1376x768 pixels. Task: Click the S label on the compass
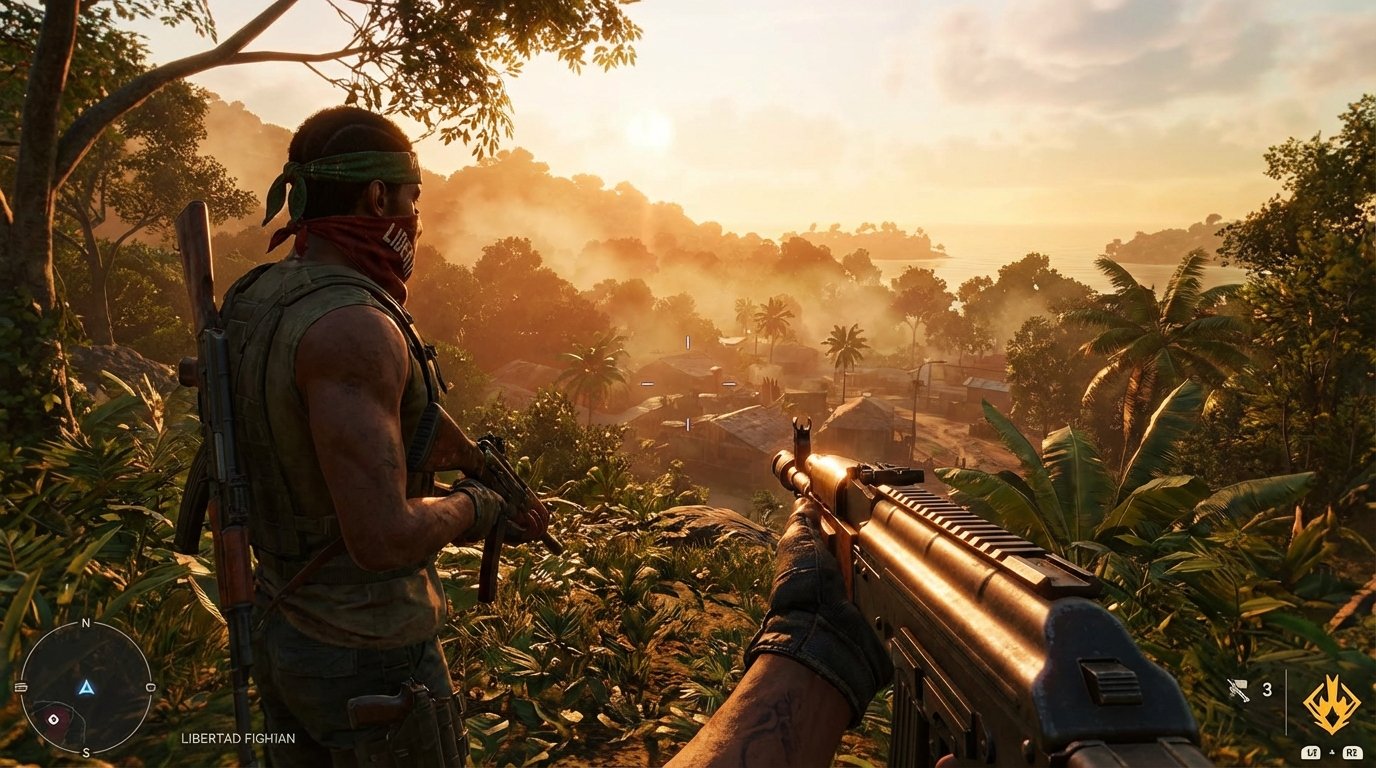tap(87, 752)
